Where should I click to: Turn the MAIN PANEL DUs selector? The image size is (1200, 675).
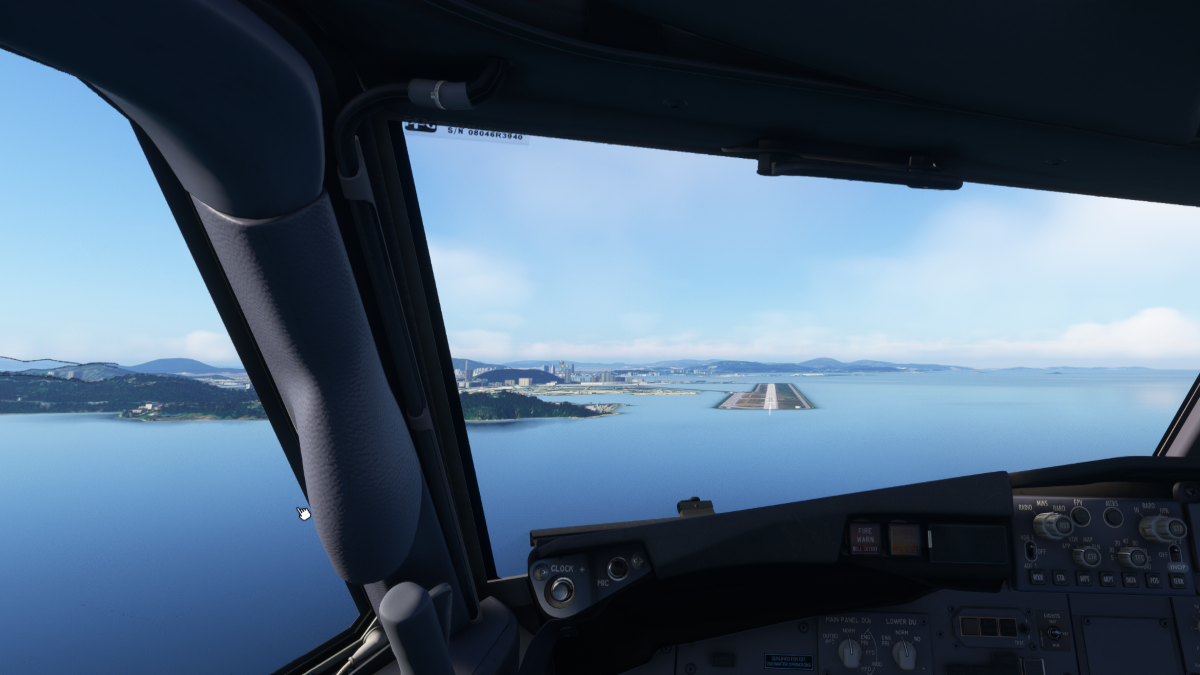coord(849,652)
